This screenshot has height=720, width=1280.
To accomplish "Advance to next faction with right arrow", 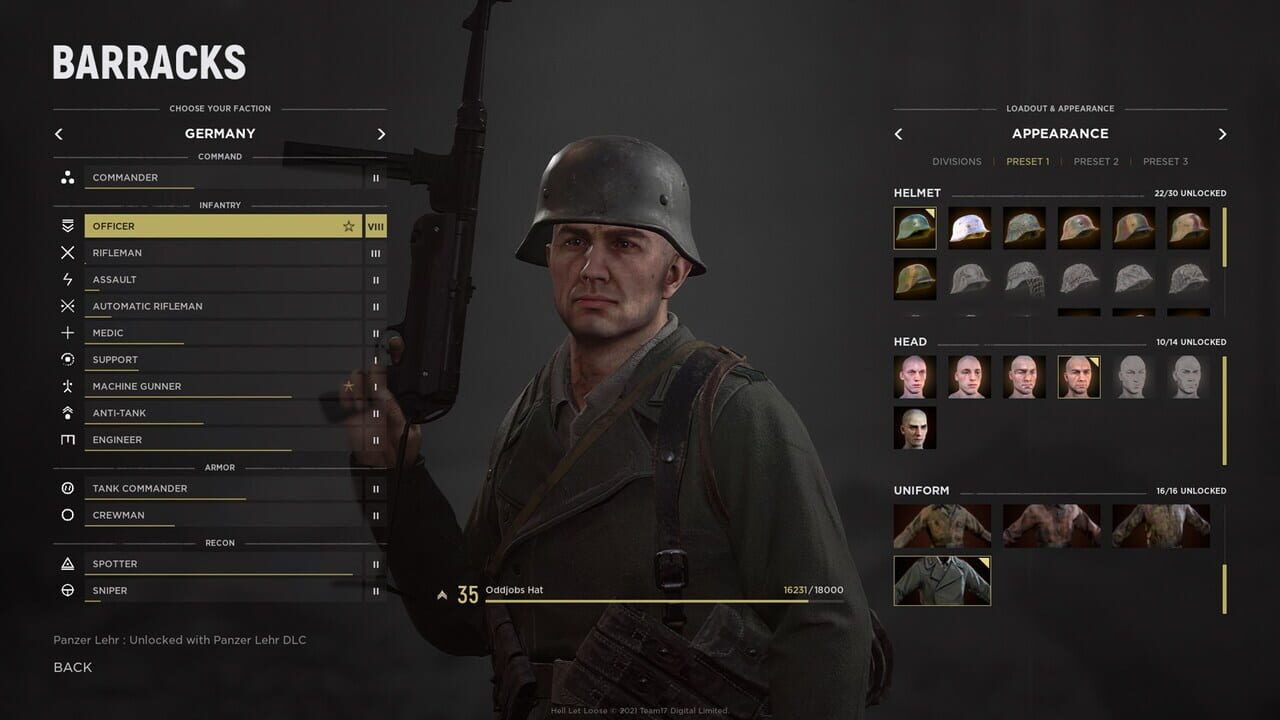I will click(381, 133).
